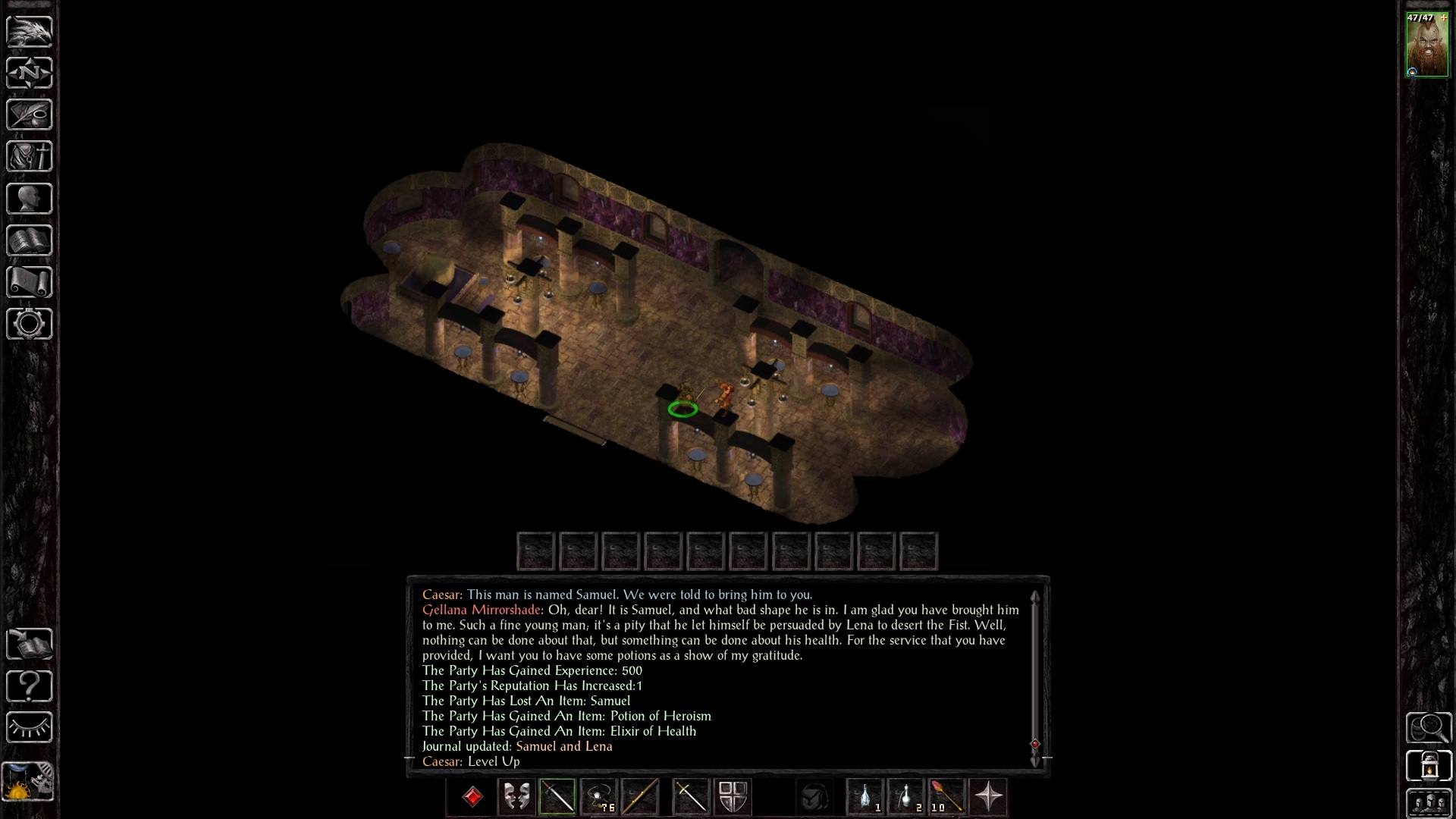This screenshot has height=819, width=1456.
Task: Select all party with three helmets button
Action: [1429, 803]
